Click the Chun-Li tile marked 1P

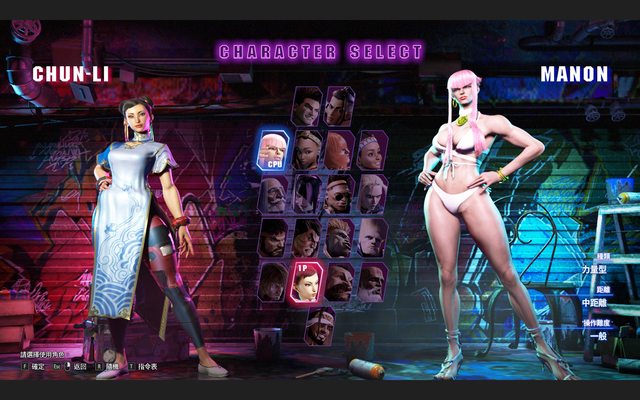(x=307, y=281)
